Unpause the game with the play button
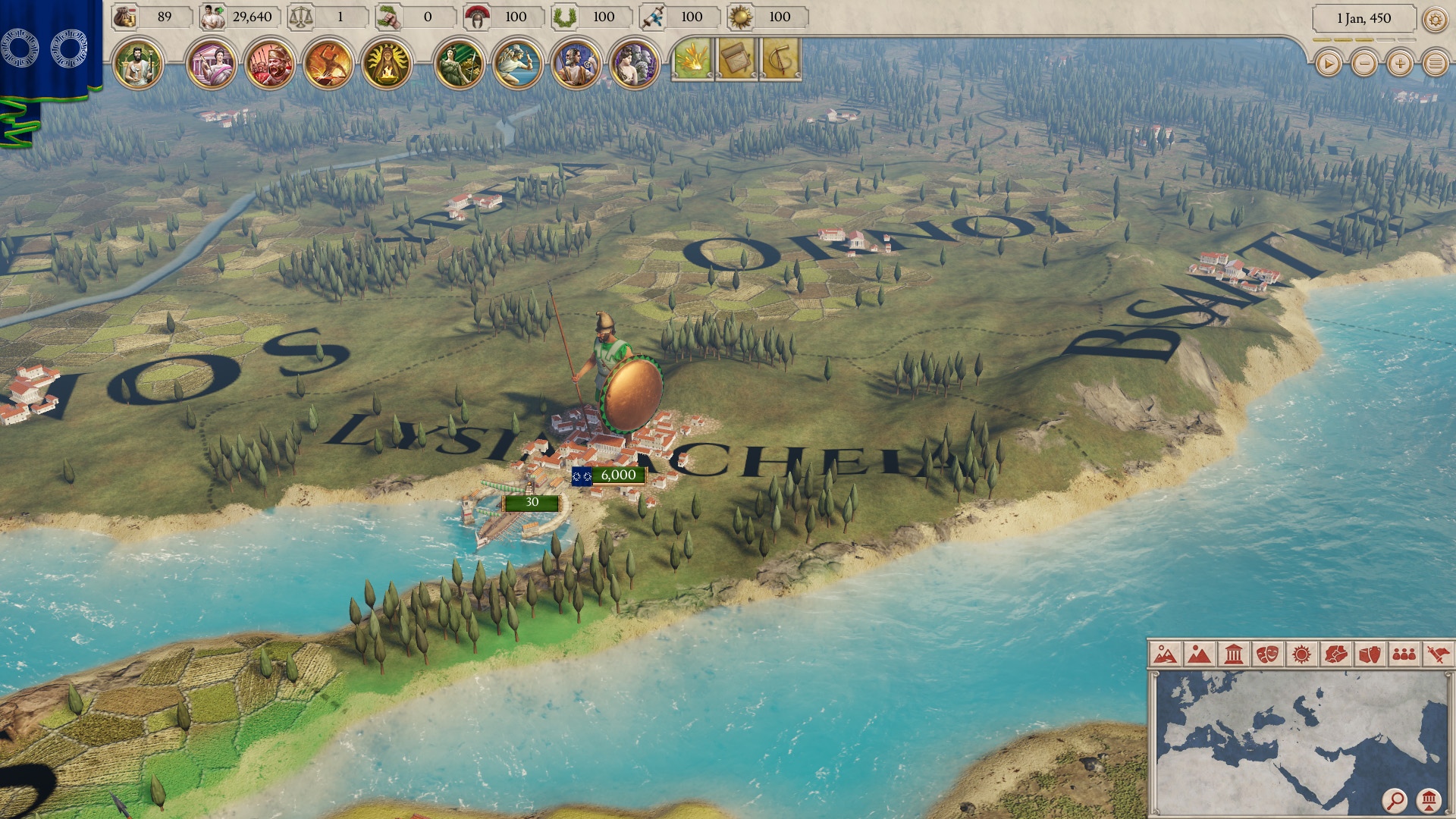The image size is (1456, 819). [1328, 64]
